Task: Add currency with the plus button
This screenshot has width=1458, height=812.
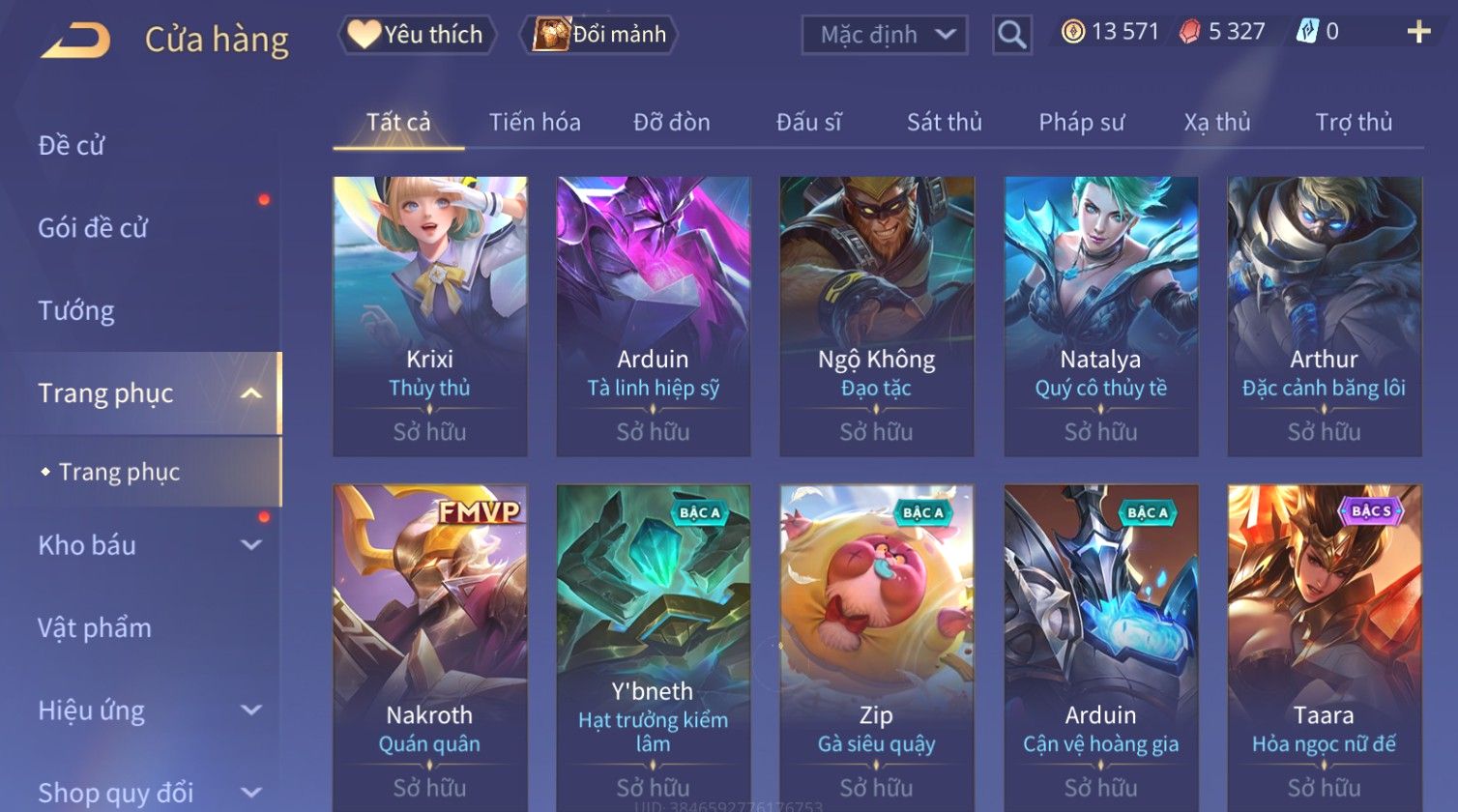Action: point(1417,33)
